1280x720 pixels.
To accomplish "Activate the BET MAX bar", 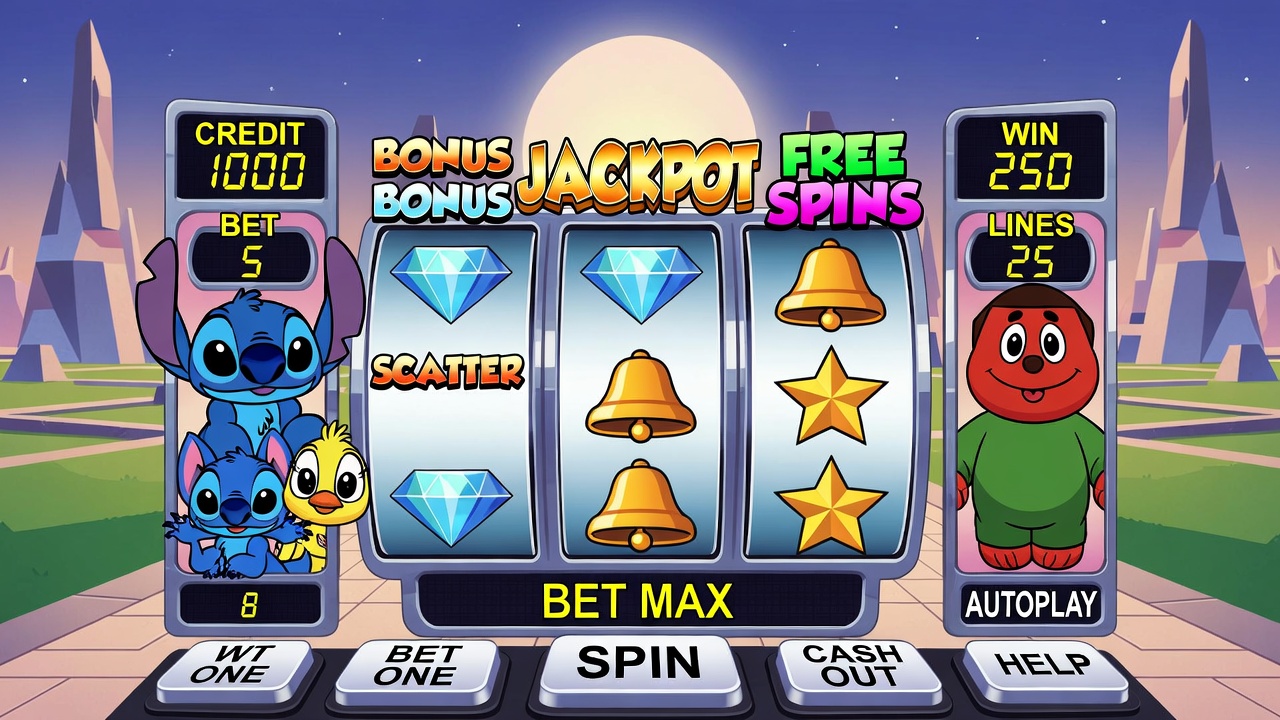I will 638,601.
